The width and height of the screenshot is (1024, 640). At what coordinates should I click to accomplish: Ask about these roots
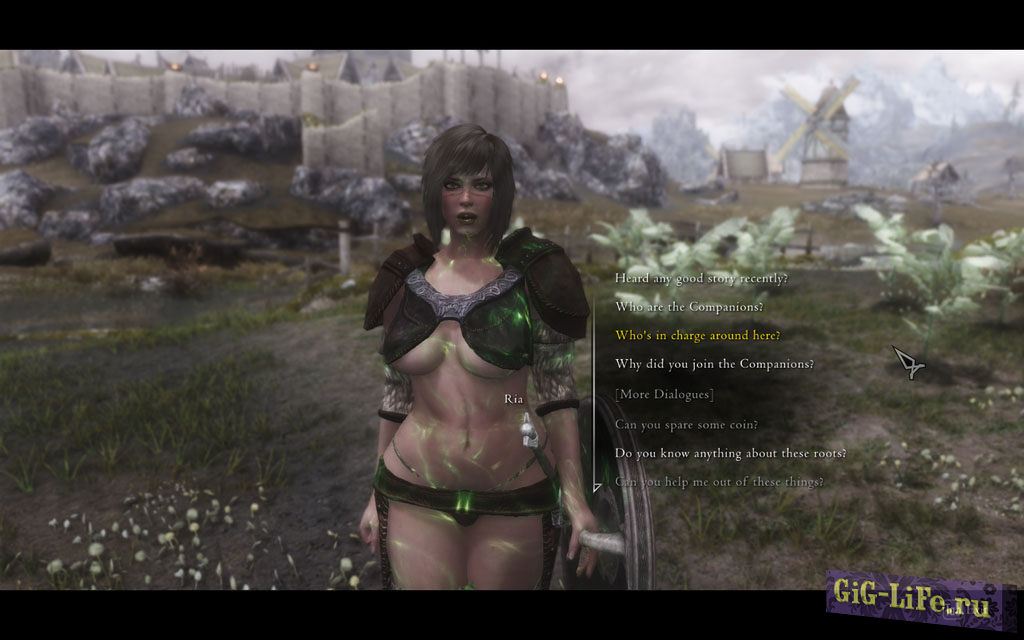pos(730,453)
